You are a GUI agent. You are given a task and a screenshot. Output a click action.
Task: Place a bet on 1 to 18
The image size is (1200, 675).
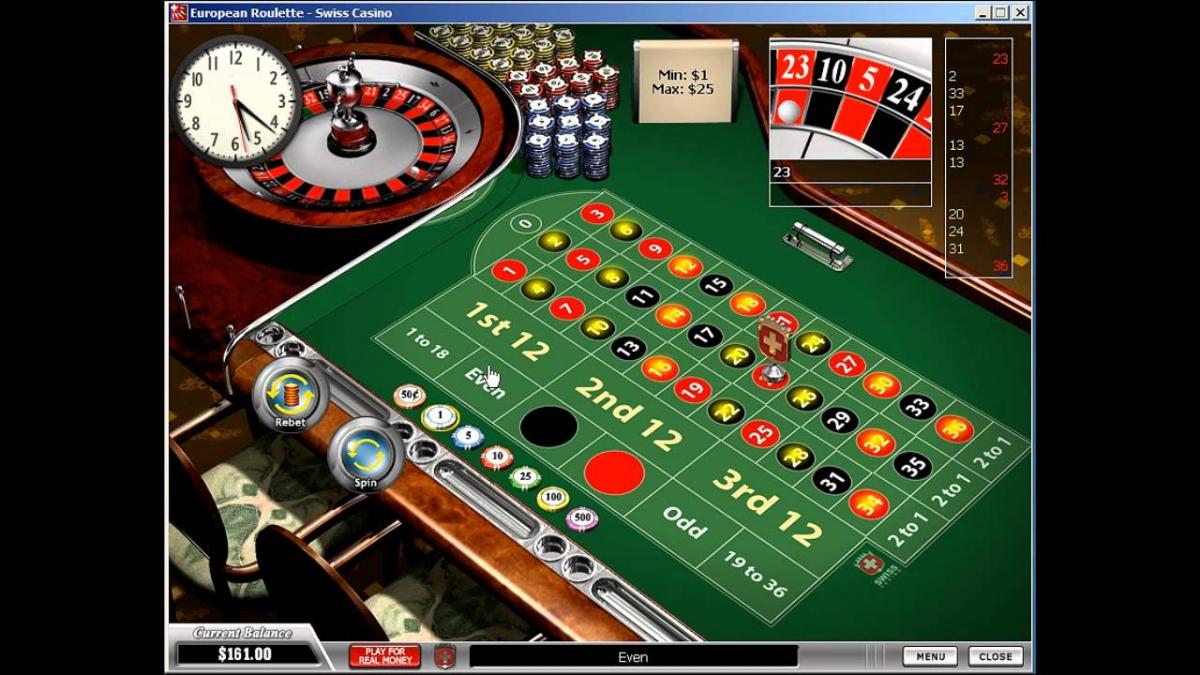point(427,346)
